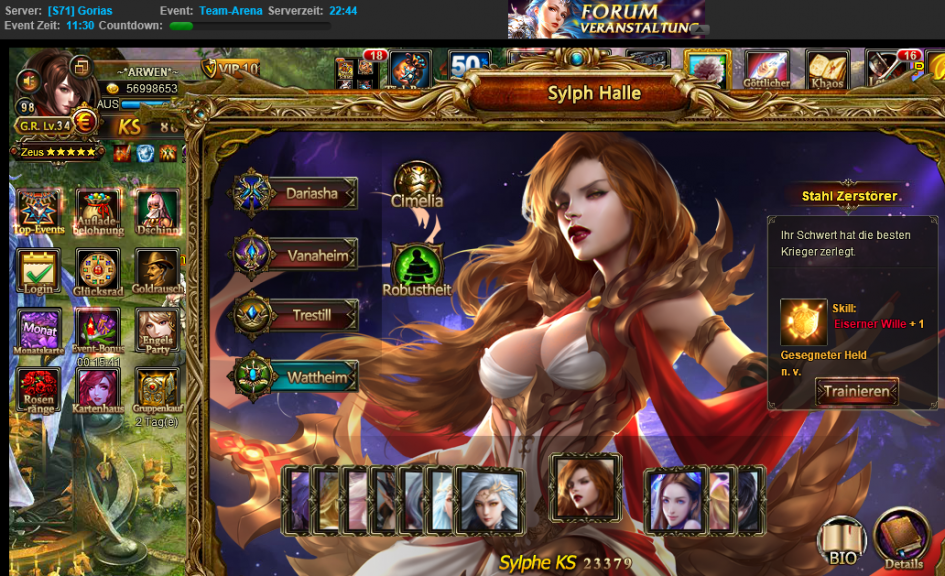Open the sylph BIO book
This screenshot has height=576, width=945.
(x=842, y=541)
